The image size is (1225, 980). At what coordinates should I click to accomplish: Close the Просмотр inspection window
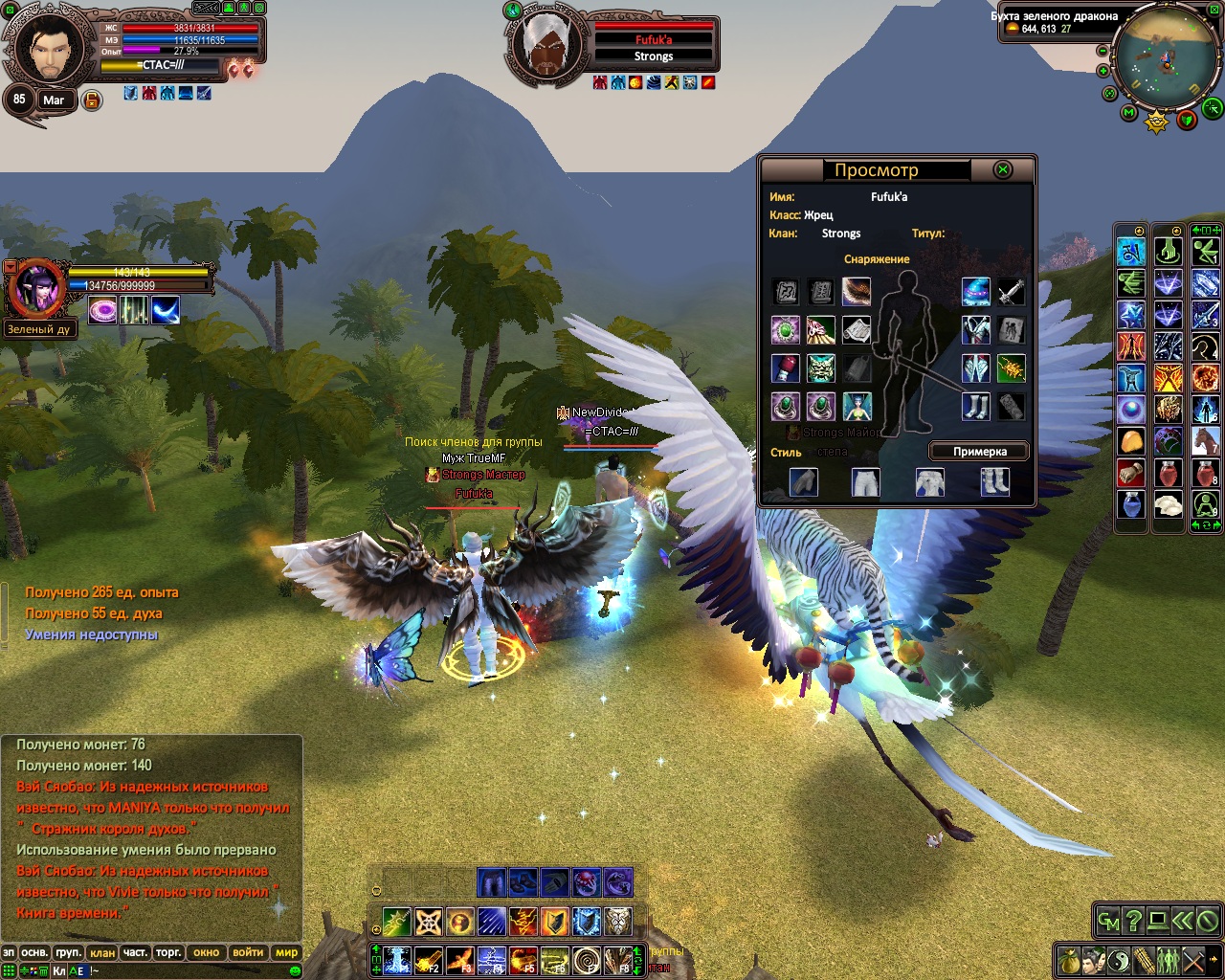(x=1002, y=170)
